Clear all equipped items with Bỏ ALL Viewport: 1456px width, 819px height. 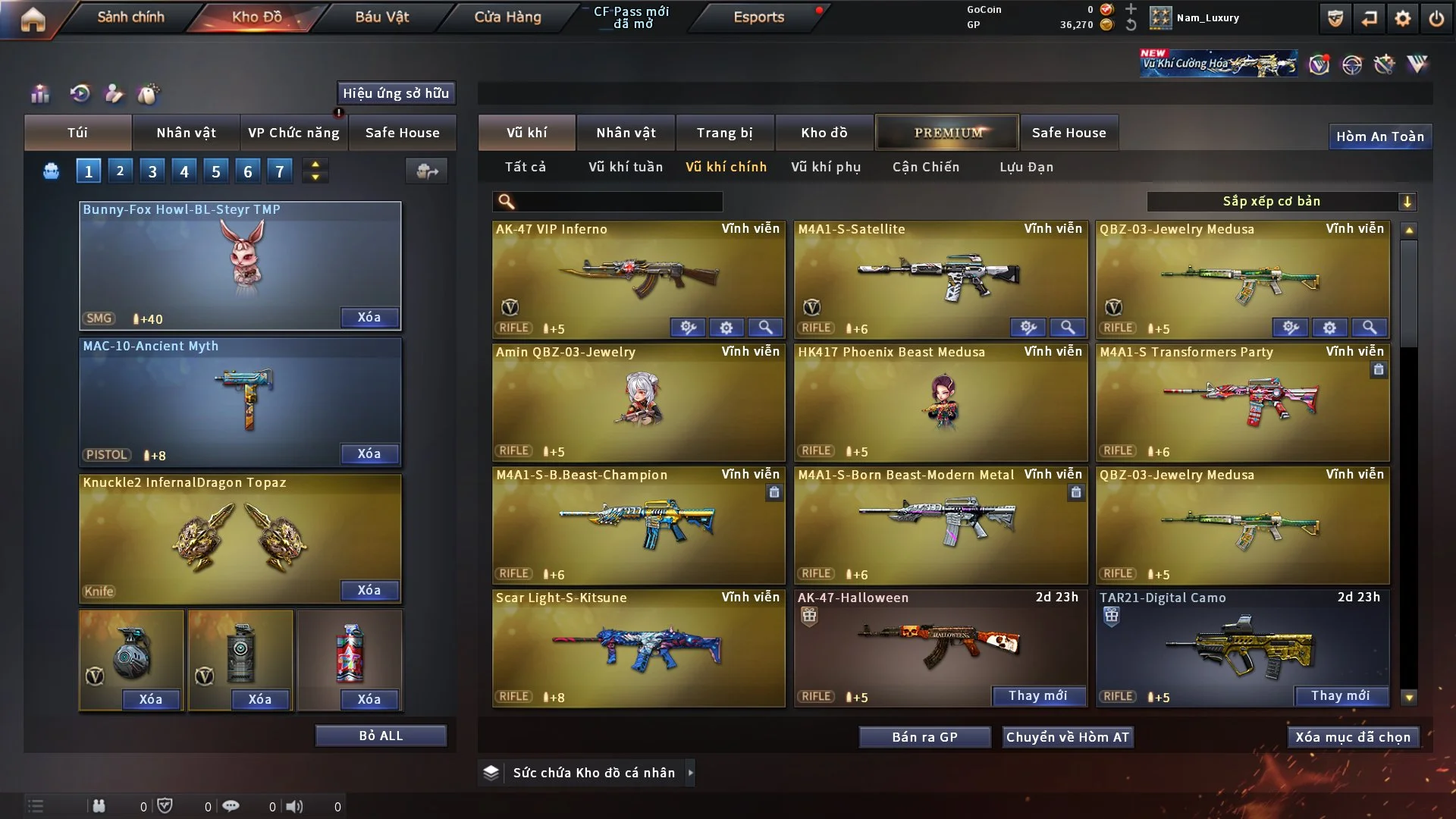tap(381, 736)
